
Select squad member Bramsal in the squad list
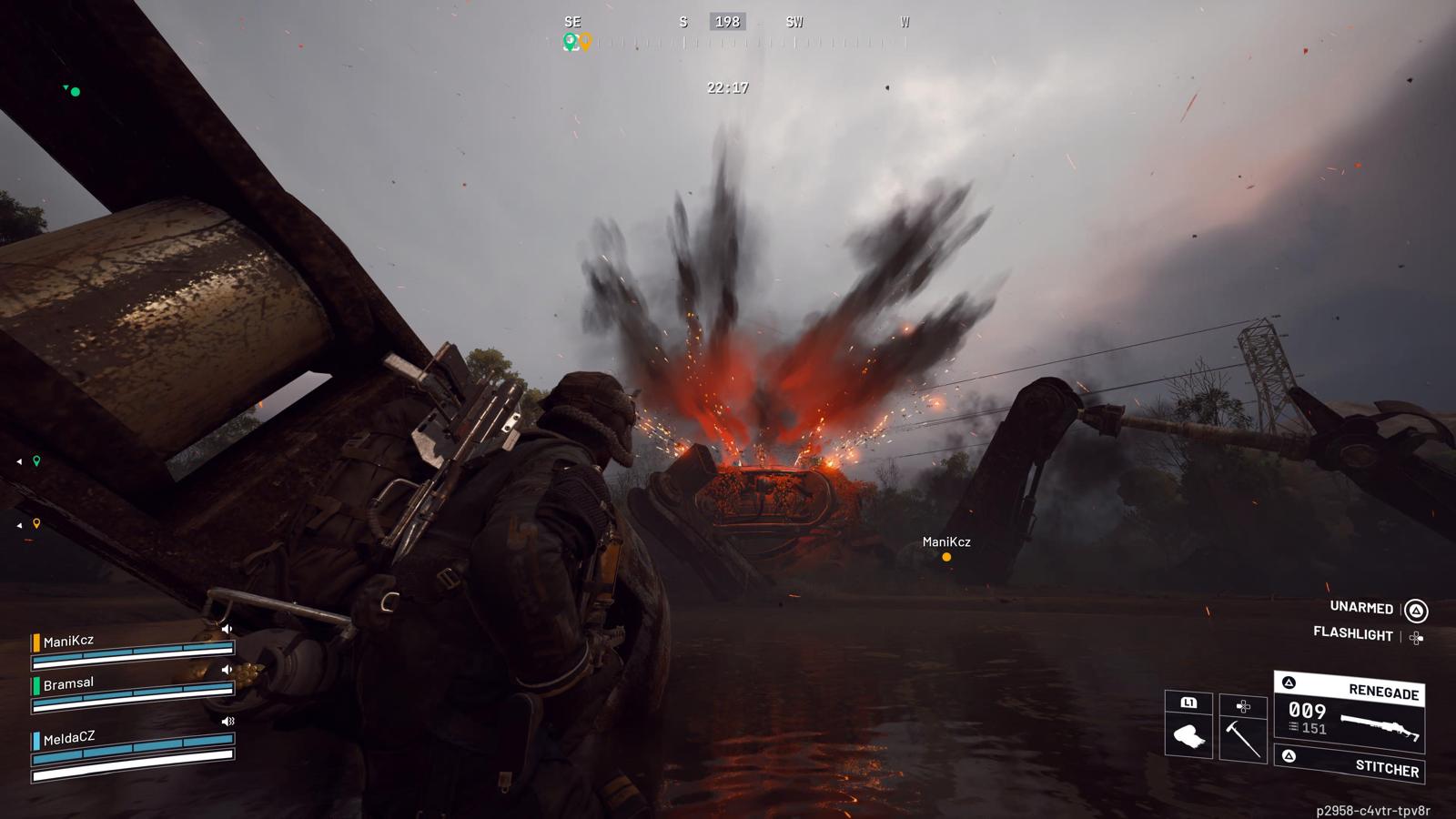point(69,683)
